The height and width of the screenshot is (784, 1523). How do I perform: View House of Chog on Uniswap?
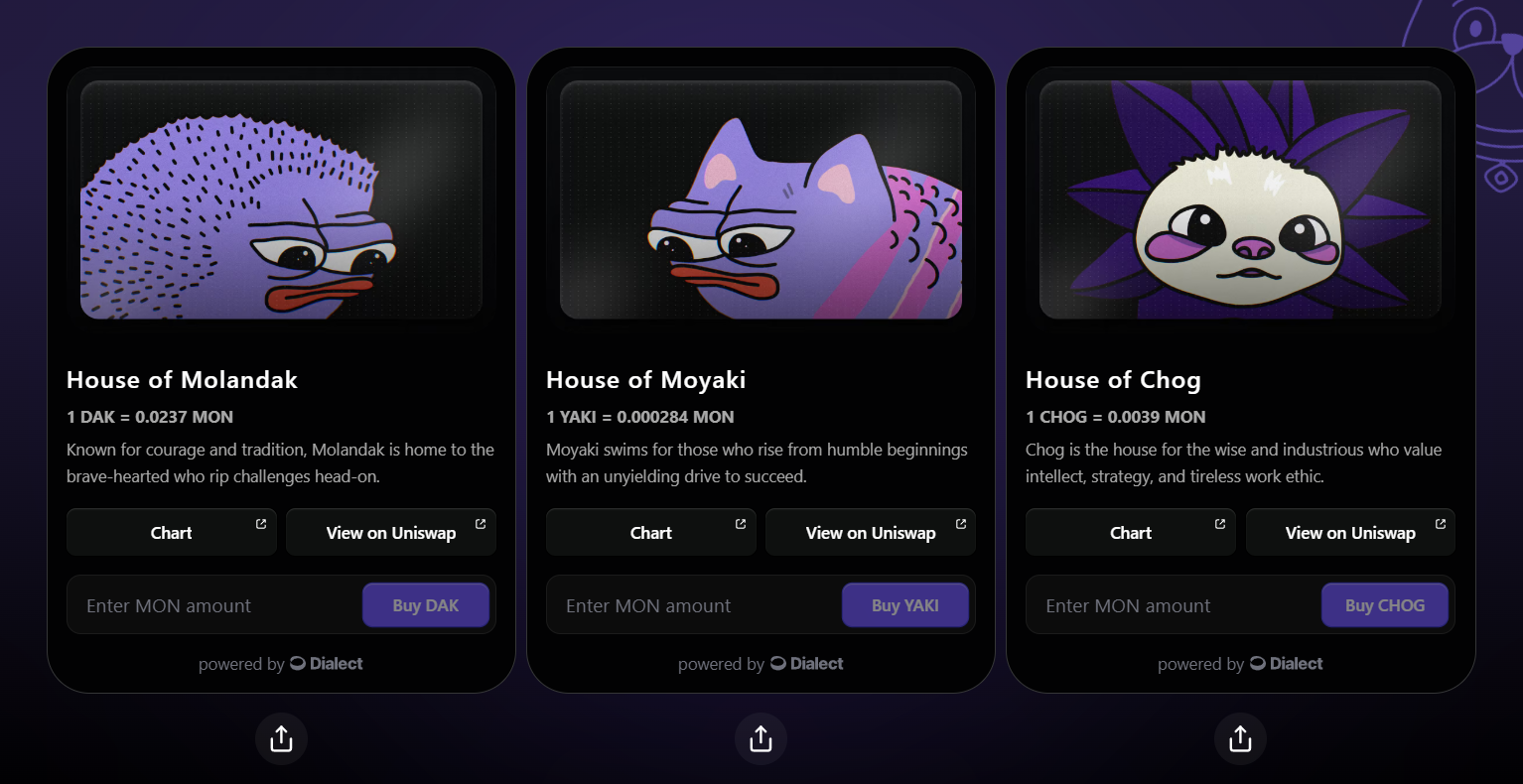click(x=1350, y=533)
